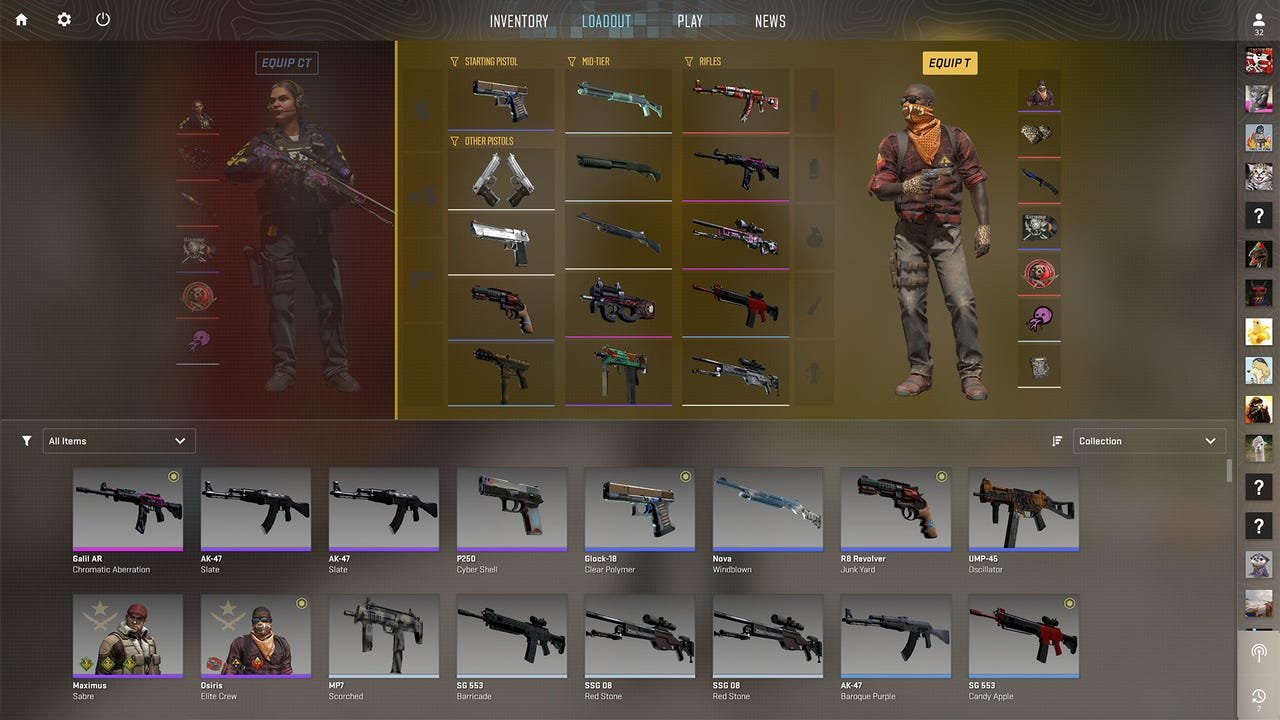The image size is (1280, 720).
Task: Click the filter funnel beside Mid-Tier
Action: coord(570,61)
